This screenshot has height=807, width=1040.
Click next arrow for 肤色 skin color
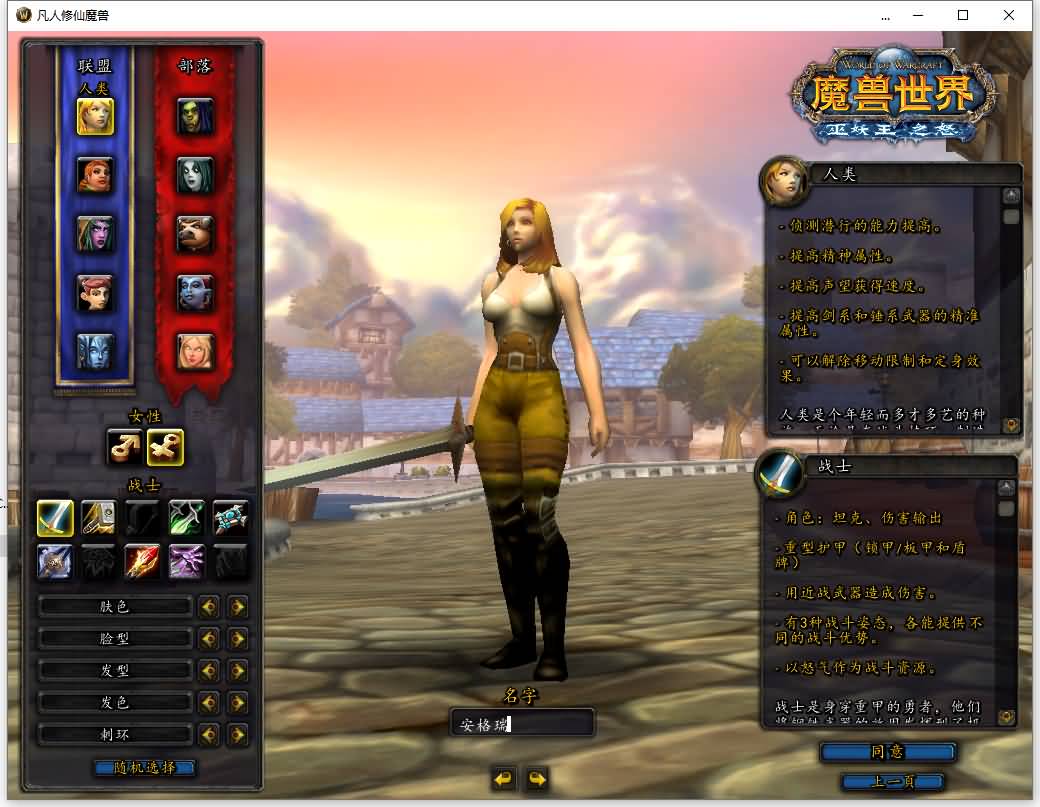pos(237,607)
